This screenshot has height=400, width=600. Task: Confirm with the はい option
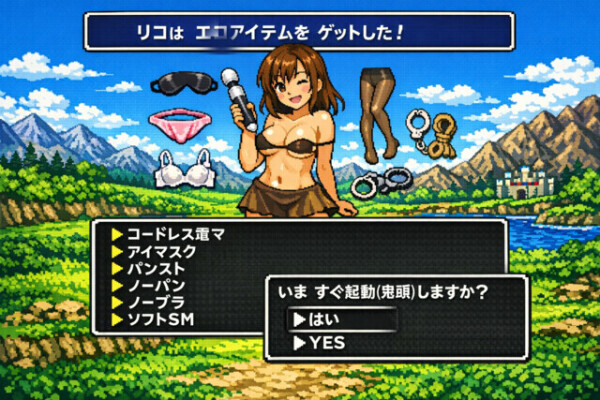(x=341, y=320)
